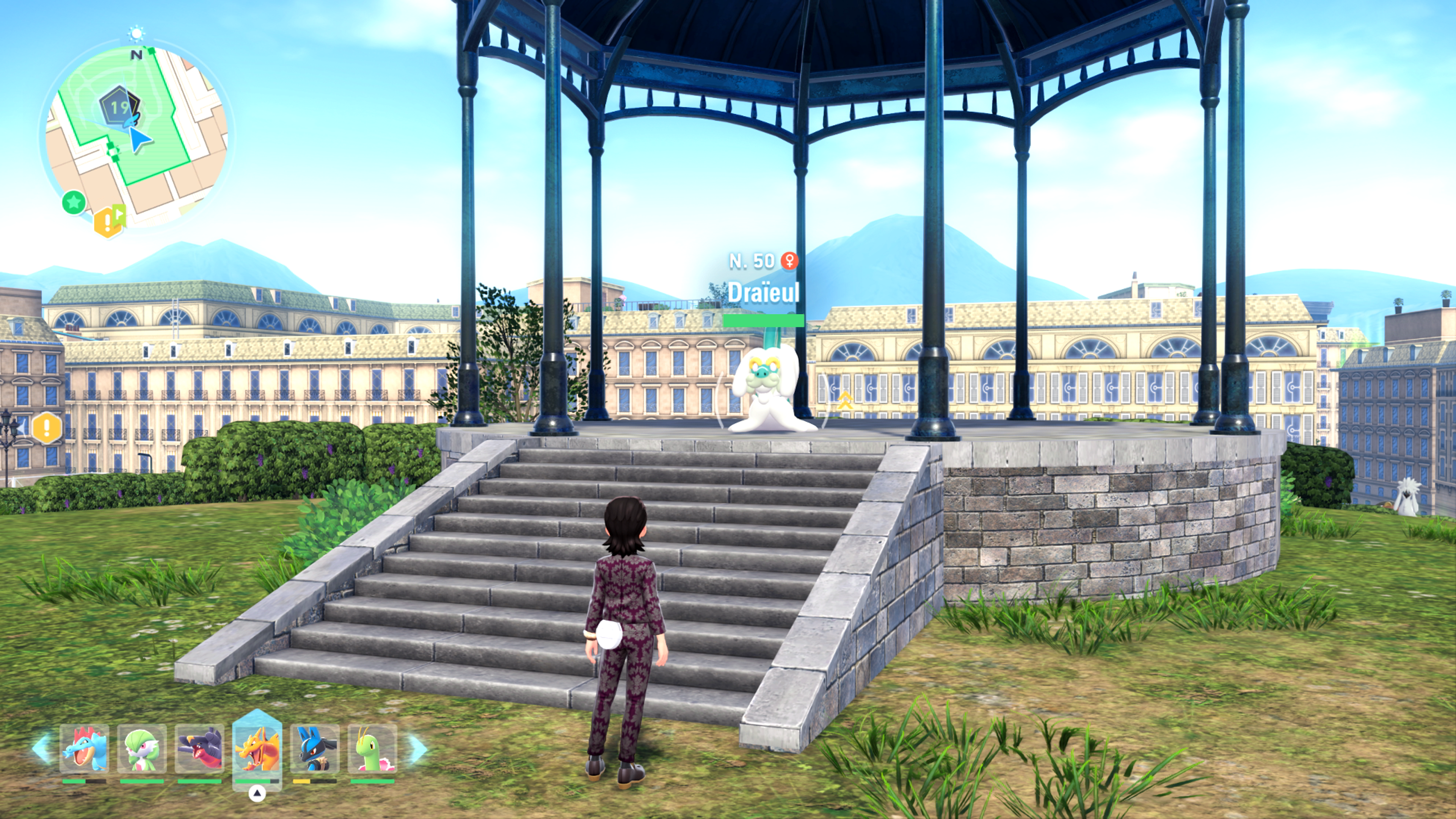This screenshot has width=1456, height=819.
Task: Select the yellow exclamation waypoint beside the hedge
Action: pyautogui.click(x=47, y=428)
